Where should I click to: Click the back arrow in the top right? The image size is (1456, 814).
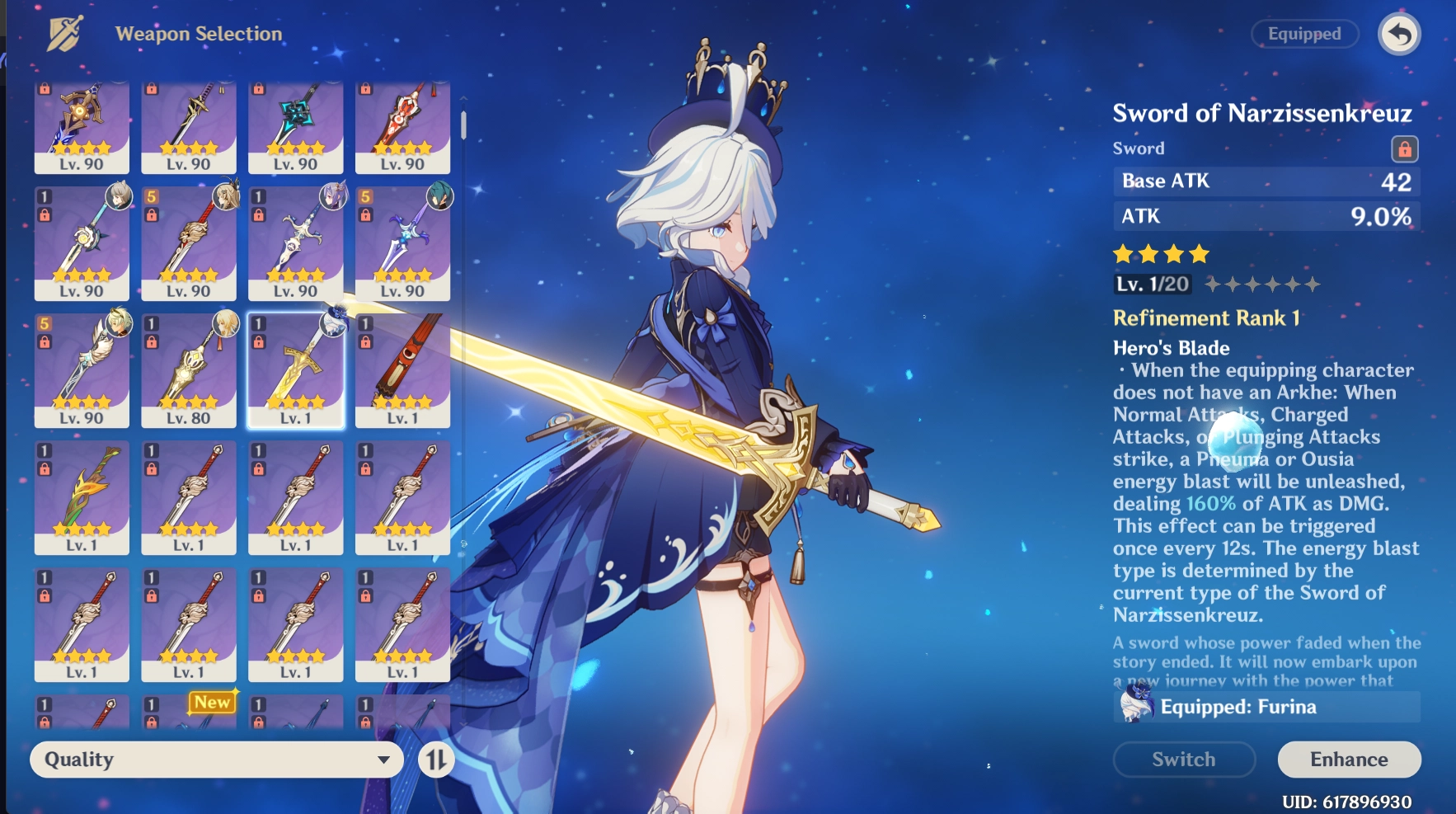coord(1399,34)
